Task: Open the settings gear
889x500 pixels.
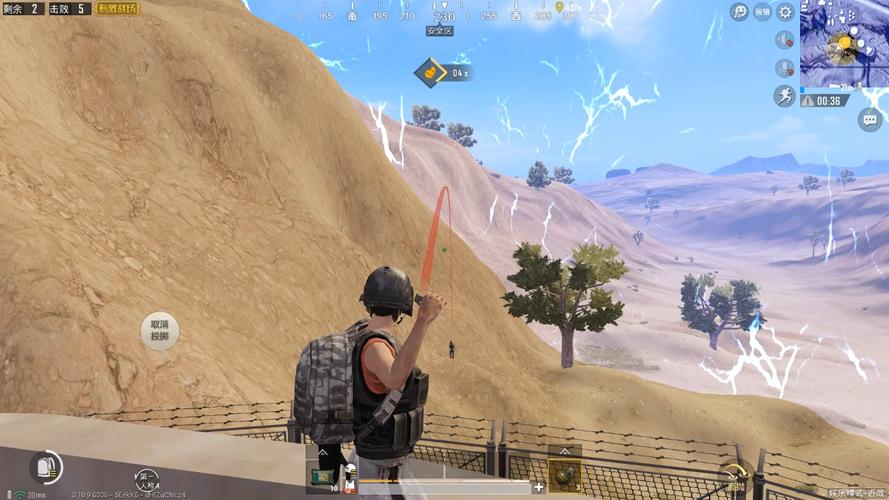Action: pyautogui.click(x=786, y=12)
